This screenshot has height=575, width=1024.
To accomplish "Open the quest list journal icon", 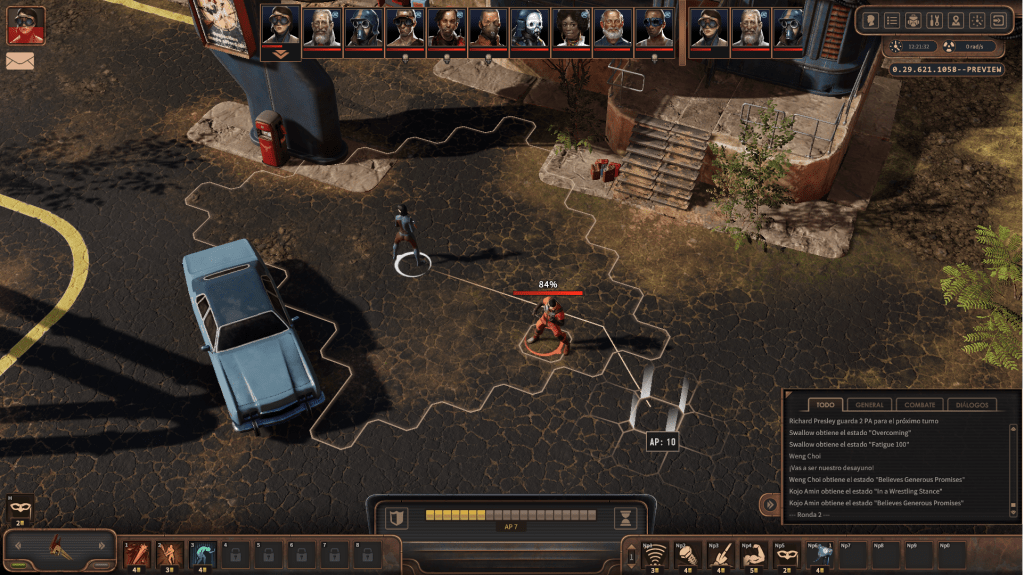I will 891,20.
